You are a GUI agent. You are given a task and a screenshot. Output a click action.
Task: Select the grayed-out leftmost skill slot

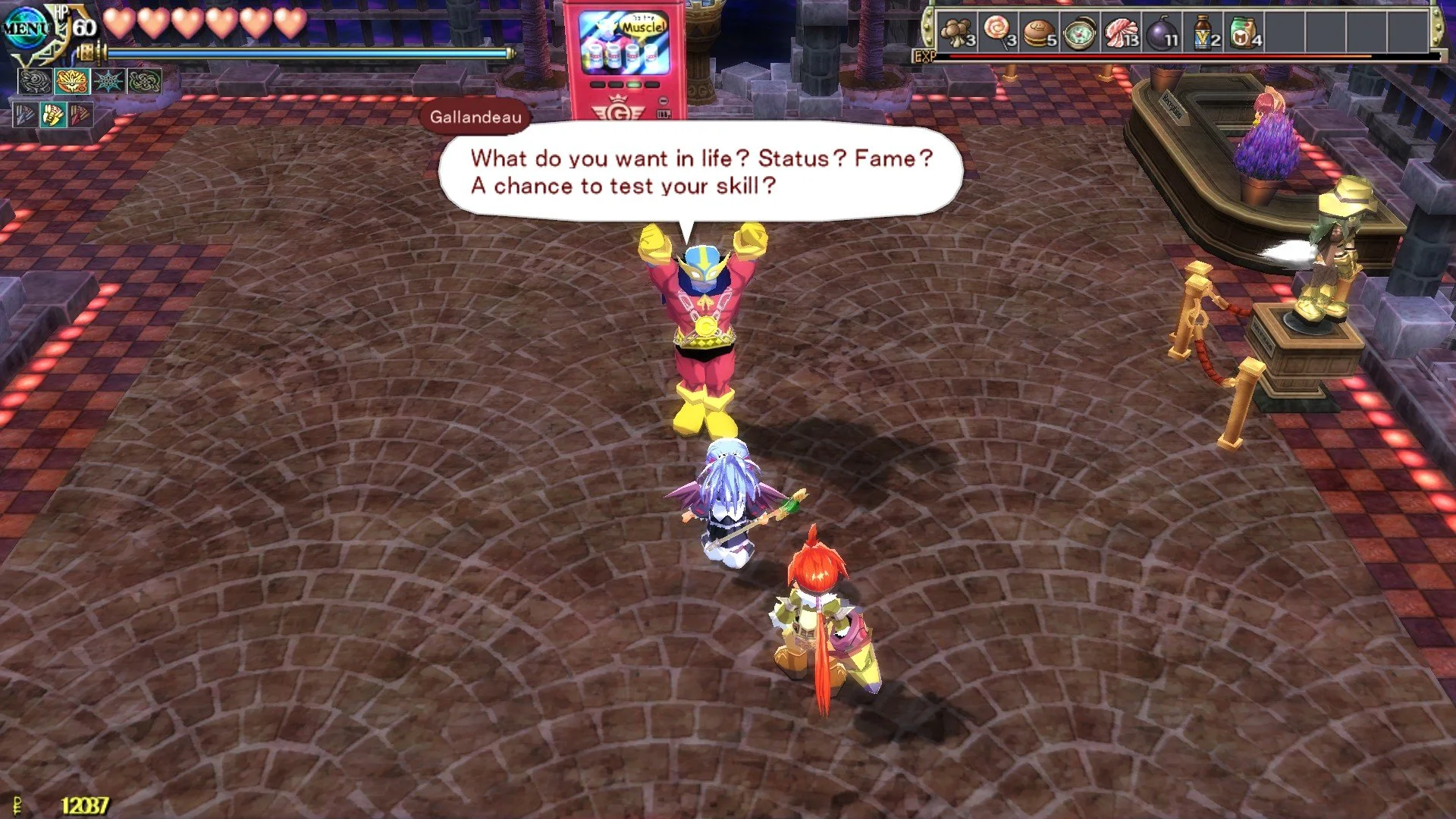pos(36,81)
